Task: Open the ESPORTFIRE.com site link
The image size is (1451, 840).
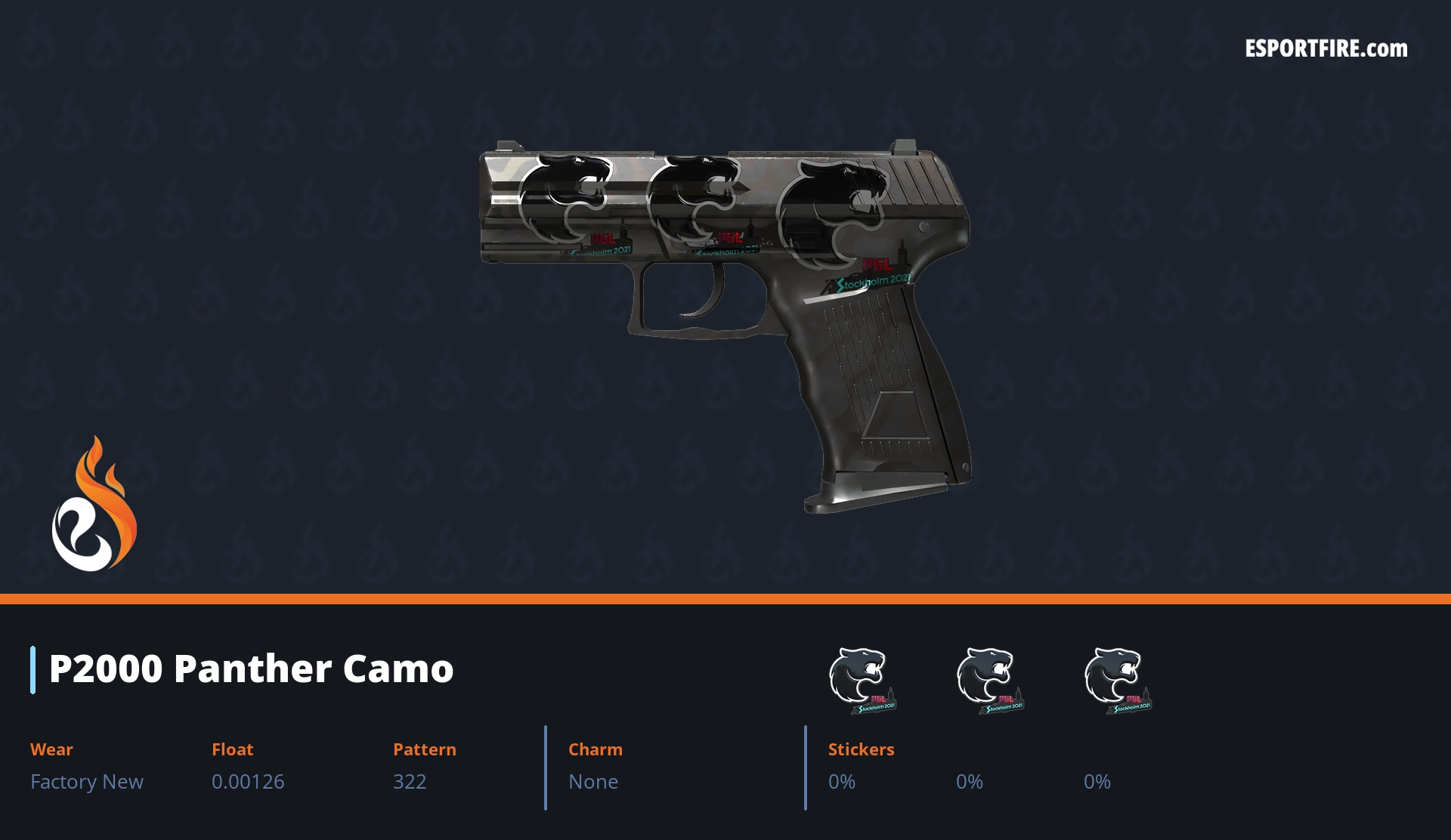Action: coord(1326,49)
